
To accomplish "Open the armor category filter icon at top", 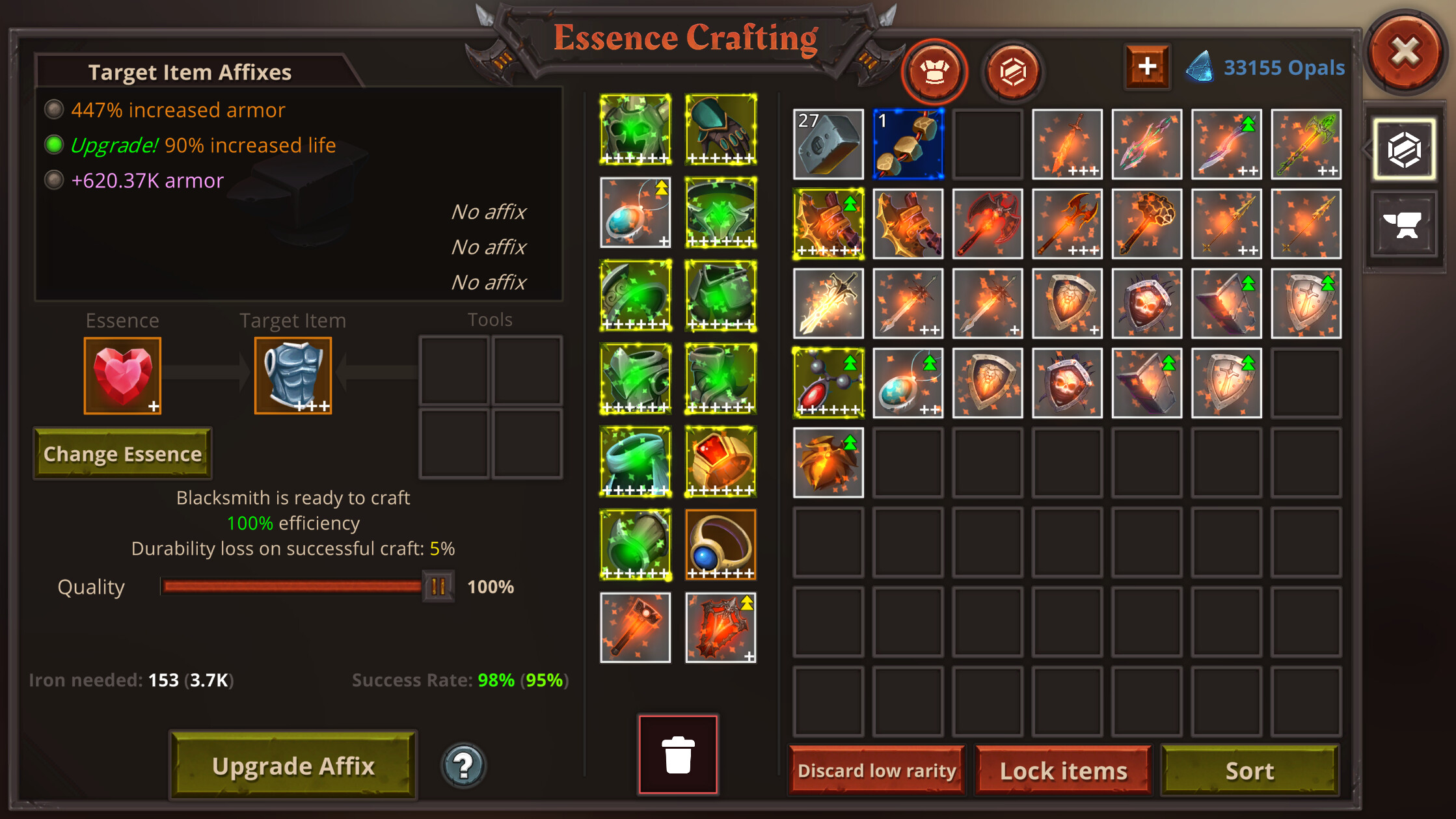I will point(934,72).
